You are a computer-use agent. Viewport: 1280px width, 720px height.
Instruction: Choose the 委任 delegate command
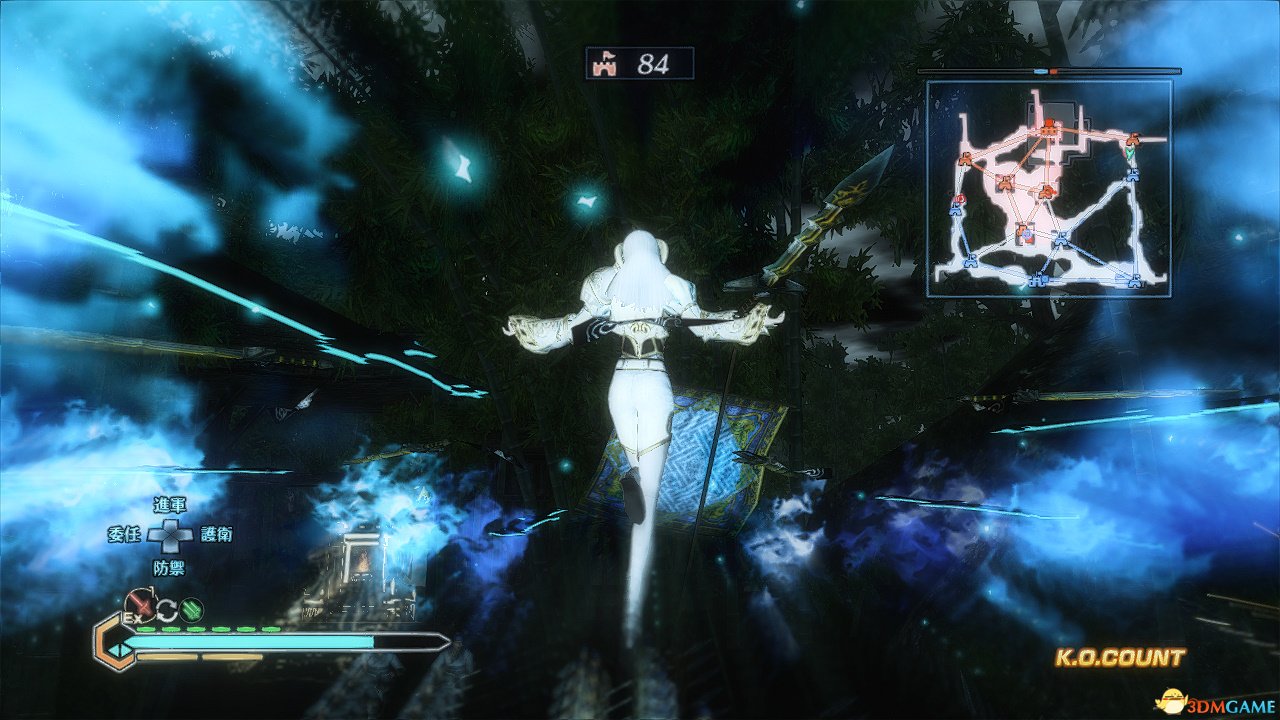coord(122,534)
